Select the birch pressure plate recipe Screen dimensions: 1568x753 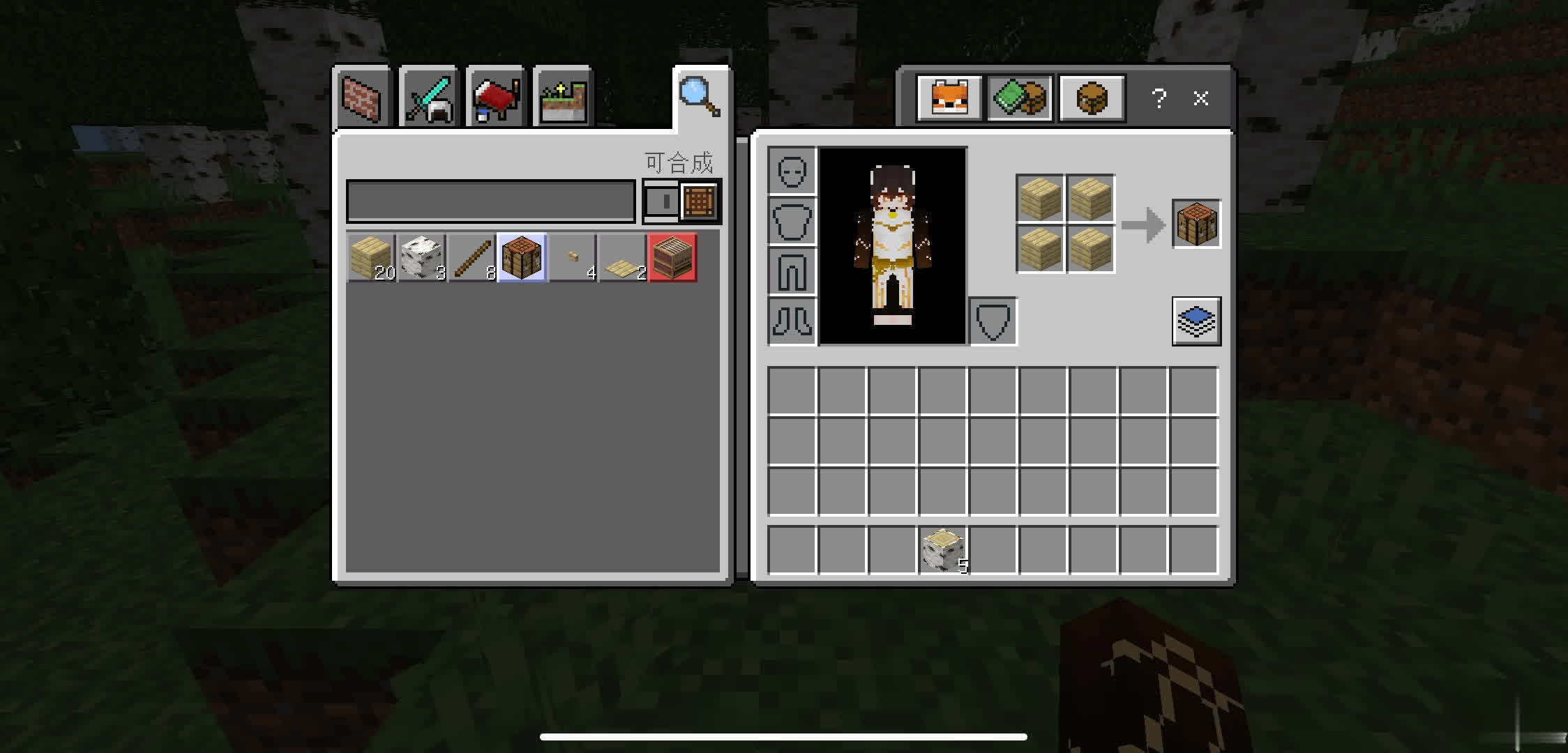pyautogui.click(x=623, y=258)
